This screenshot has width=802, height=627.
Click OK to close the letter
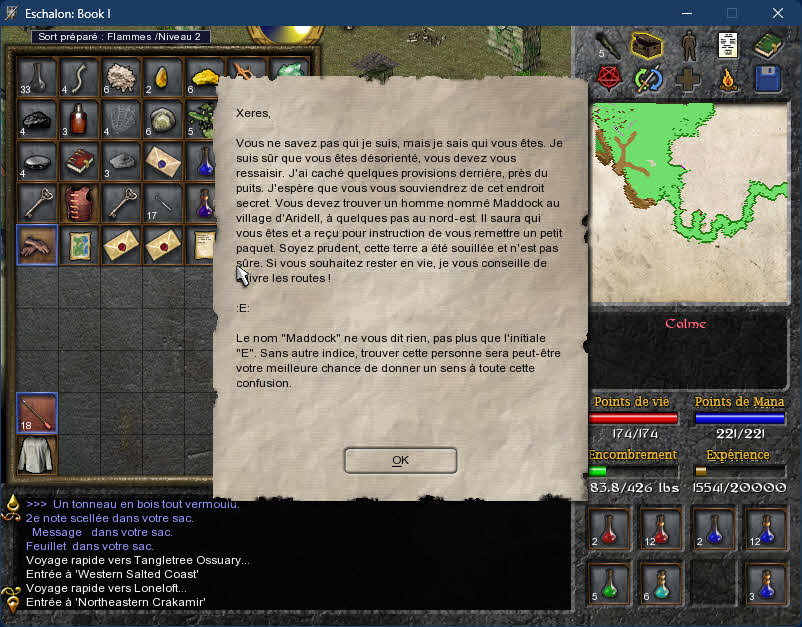pyautogui.click(x=400, y=460)
